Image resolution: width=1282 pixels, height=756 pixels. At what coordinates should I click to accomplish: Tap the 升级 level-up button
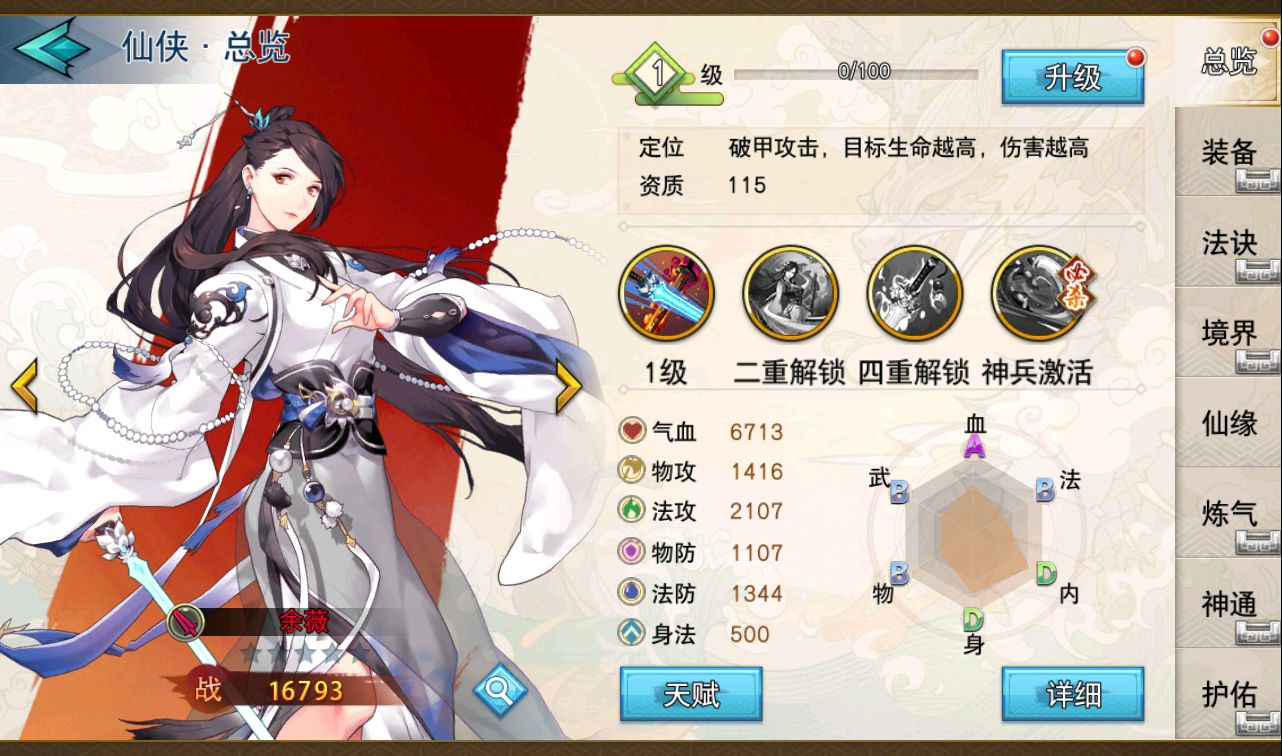click(x=1072, y=77)
